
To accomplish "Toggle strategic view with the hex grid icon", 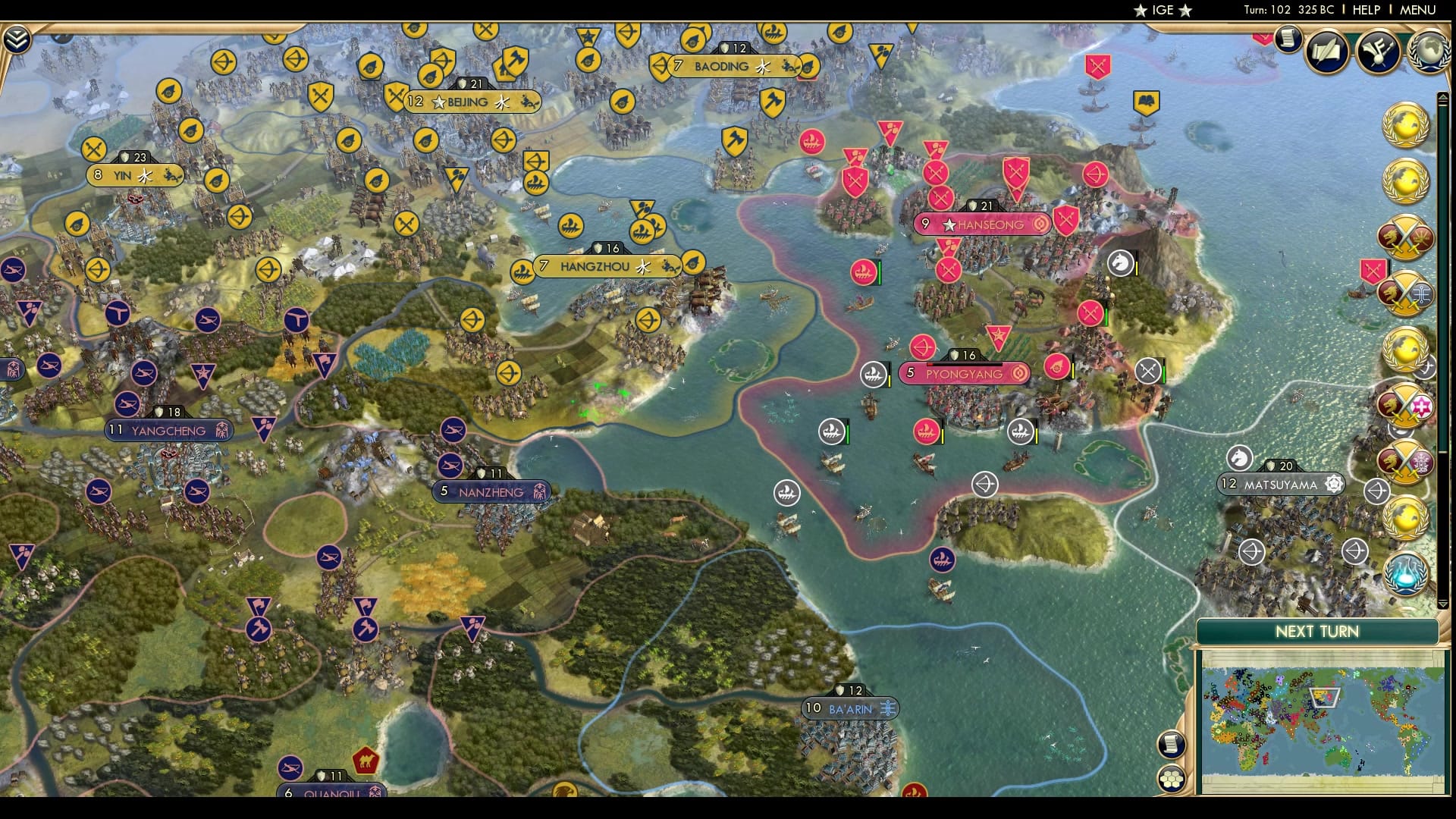I will pos(1172,780).
